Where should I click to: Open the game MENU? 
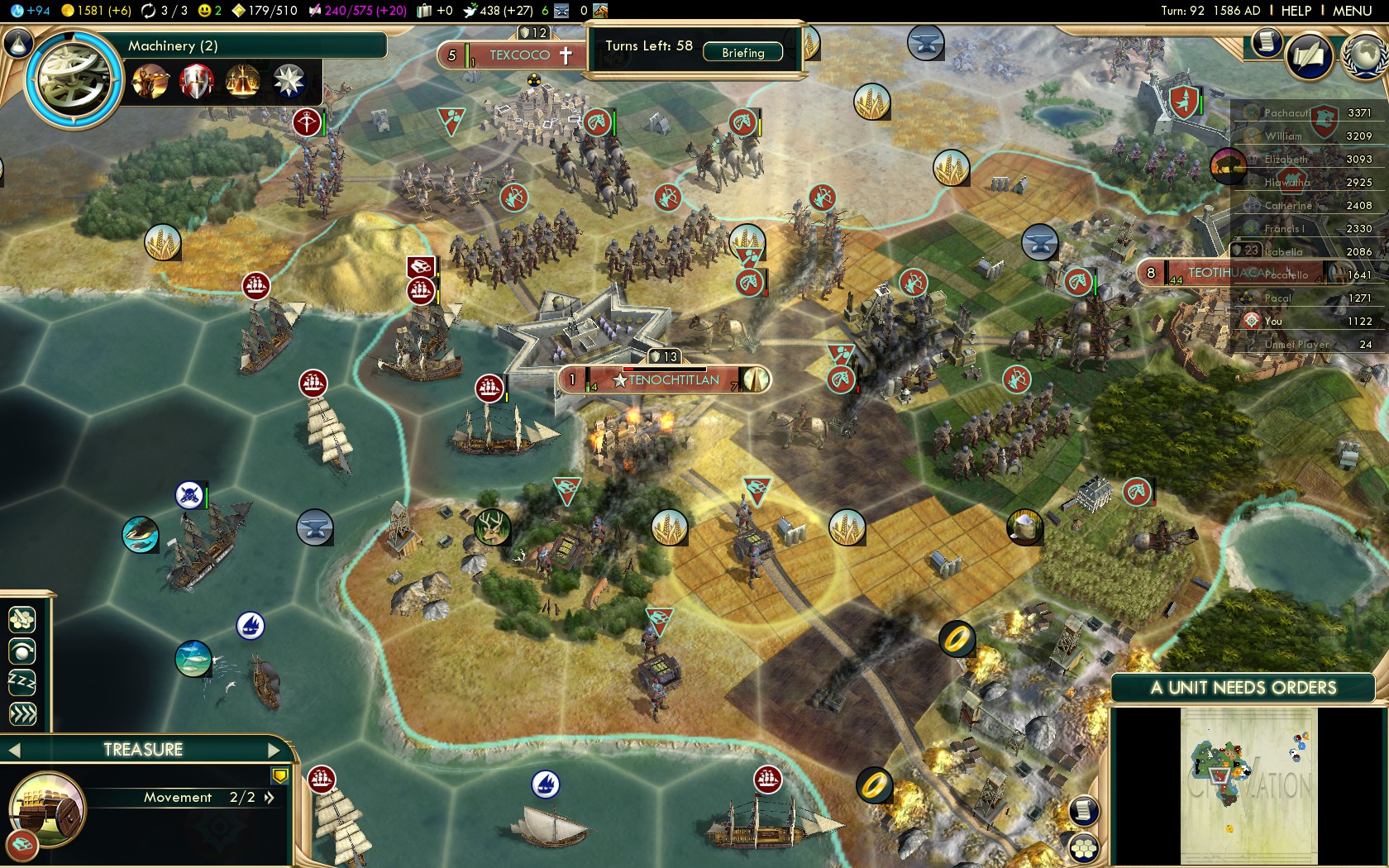click(x=1352, y=11)
